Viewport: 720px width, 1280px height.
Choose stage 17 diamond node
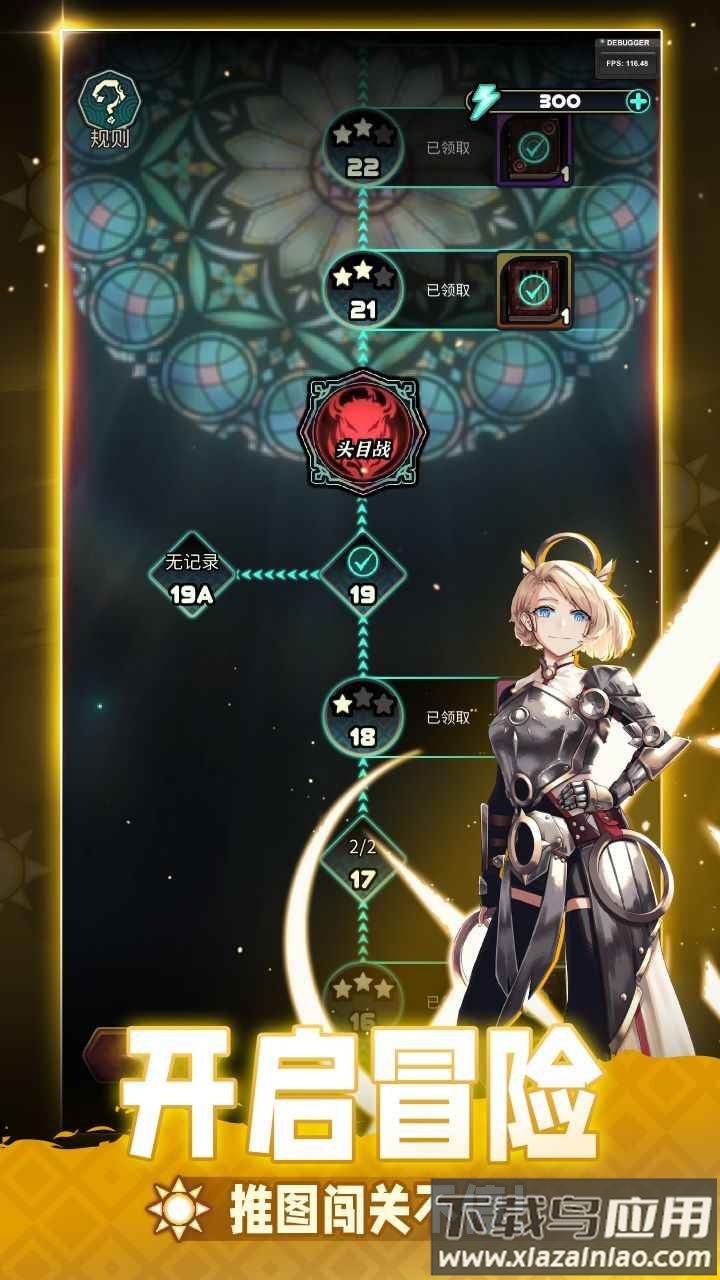[x=362, y=862]
